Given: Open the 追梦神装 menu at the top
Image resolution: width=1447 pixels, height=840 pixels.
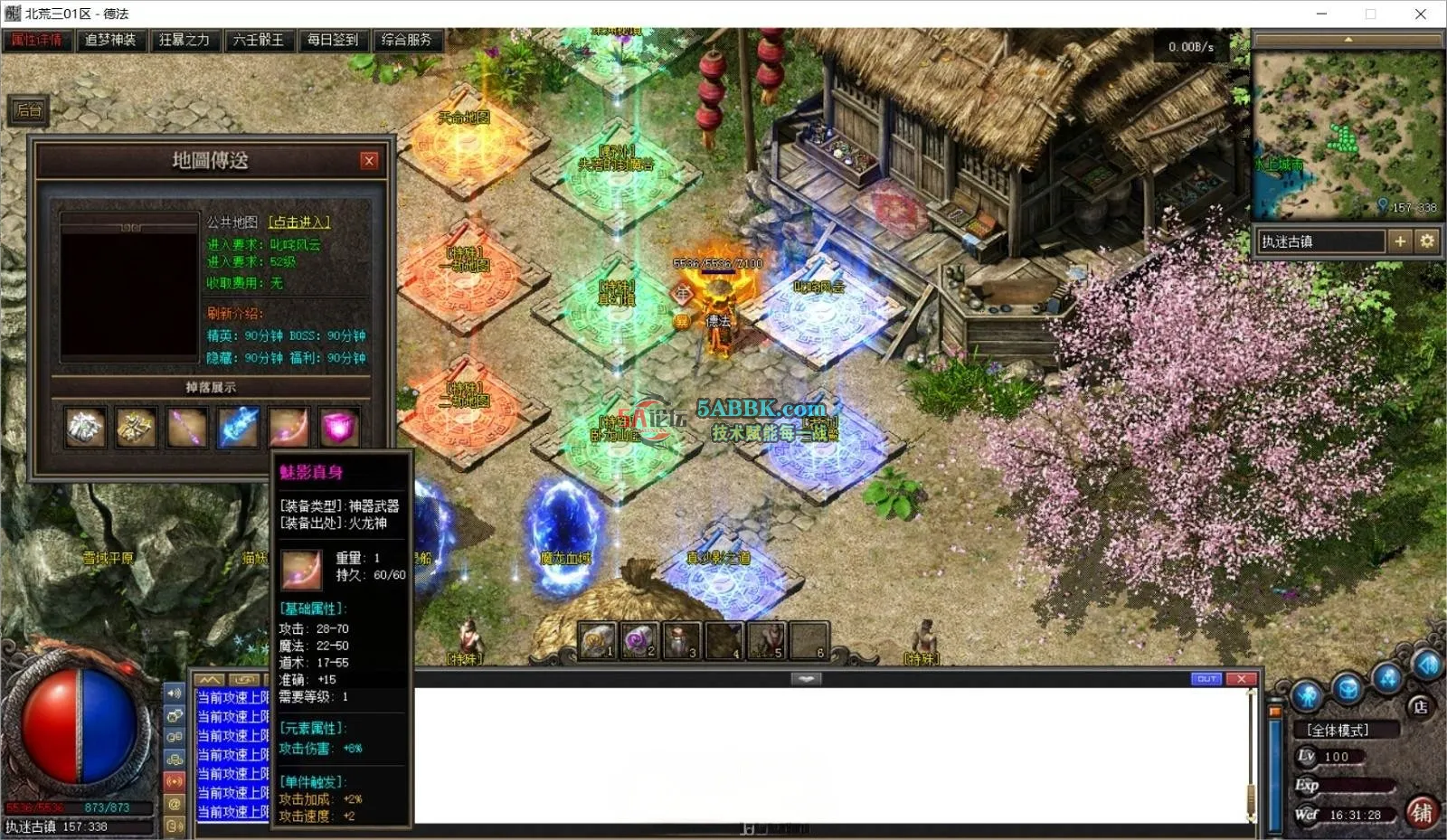Looking at the screenshot, I should coord(109,41).
